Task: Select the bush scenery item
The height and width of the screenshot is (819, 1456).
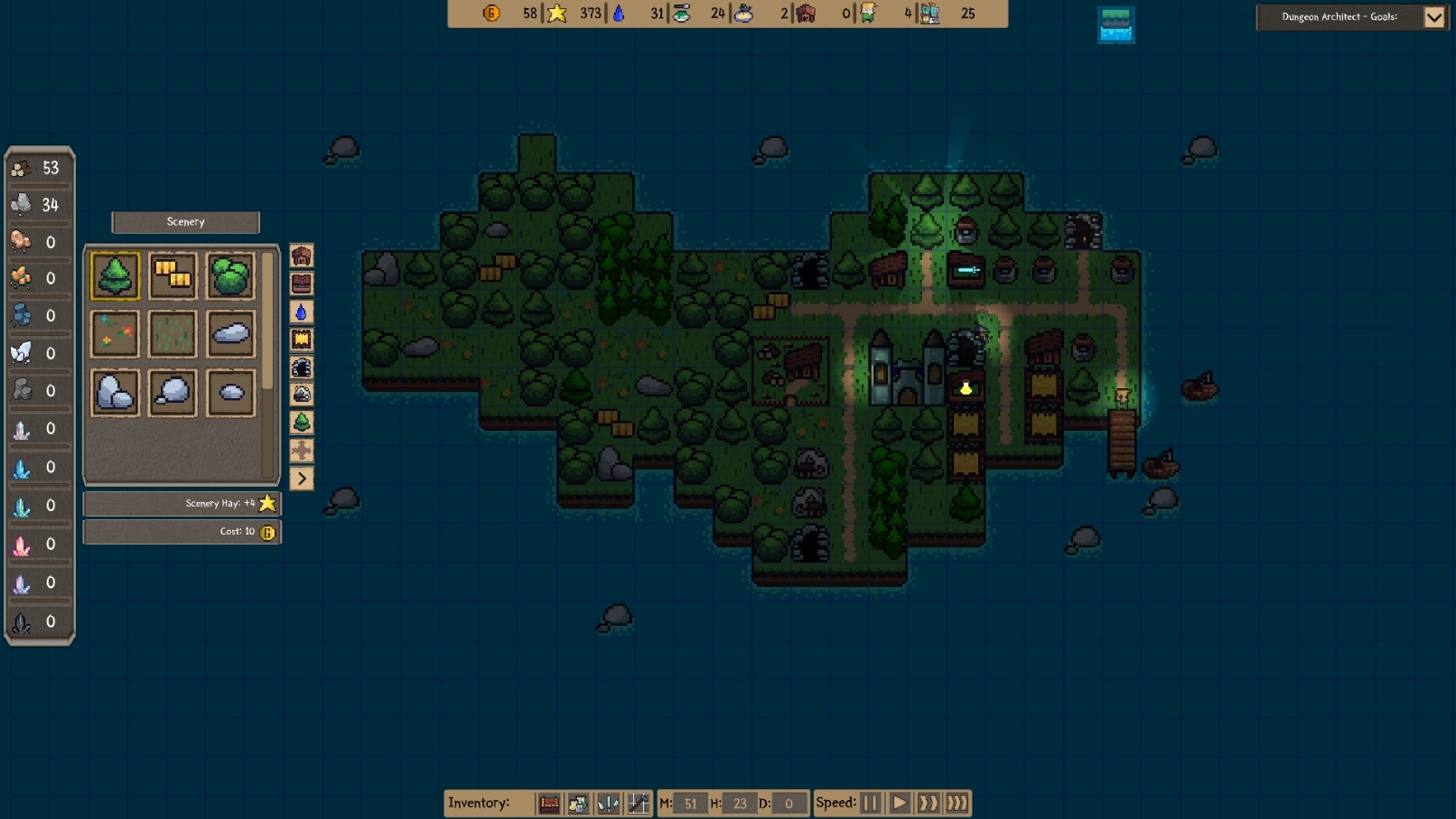Action: coord(231,275)
